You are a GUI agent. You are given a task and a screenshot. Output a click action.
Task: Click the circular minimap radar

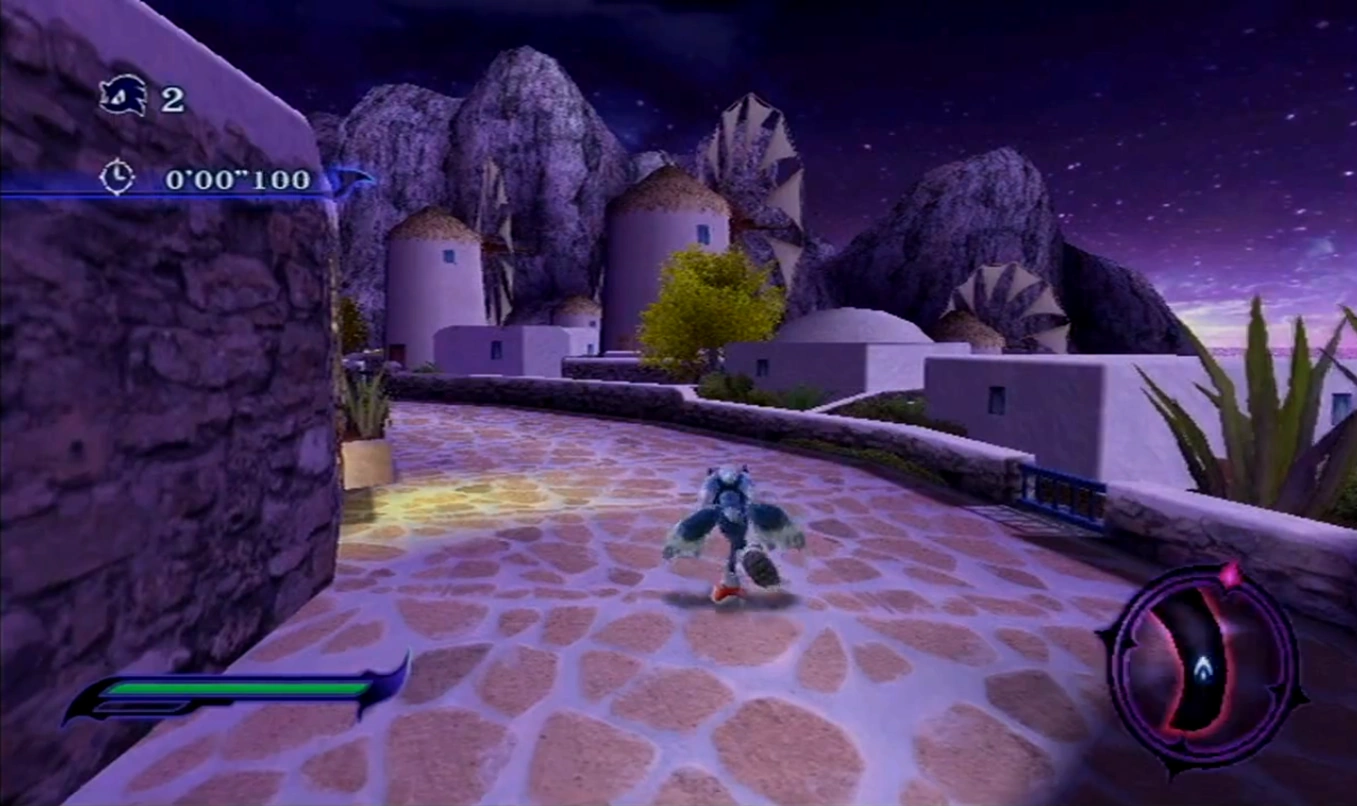click(1201, 667)
